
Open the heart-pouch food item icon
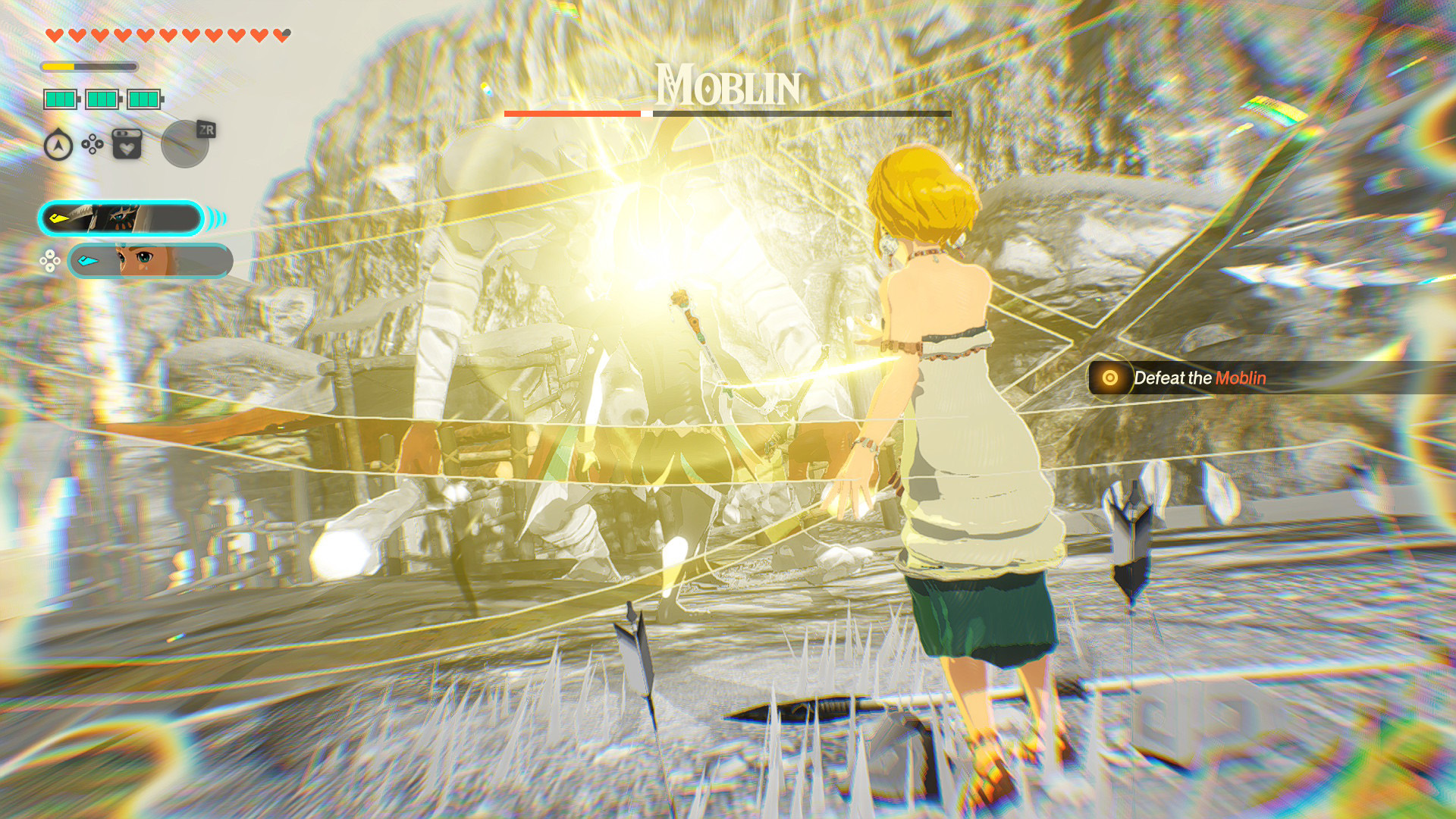pyautogui.click(x=127, y=143)
